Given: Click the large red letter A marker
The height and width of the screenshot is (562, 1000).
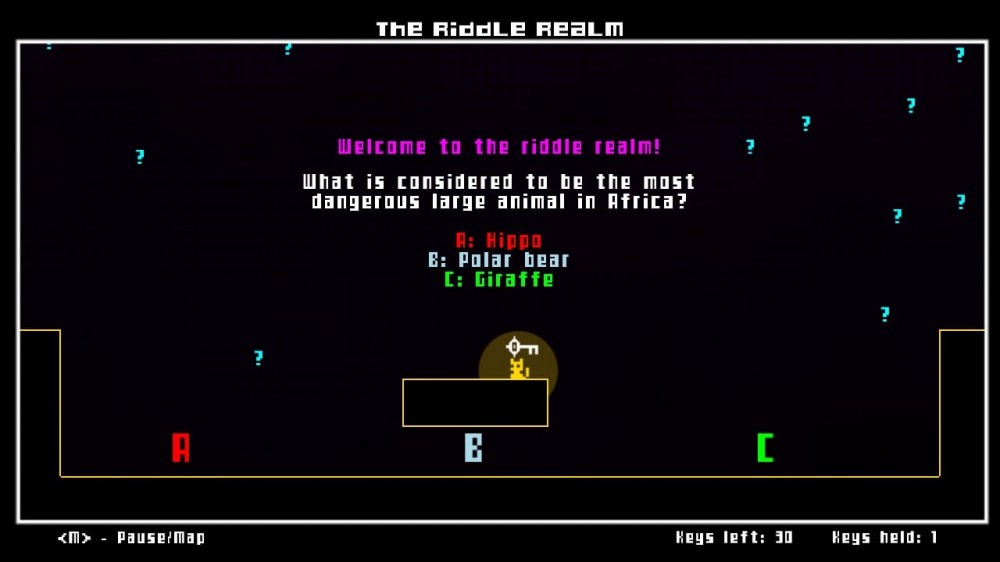Looking at the screenshot, I should pyautogui.click(x=181, y=447).
